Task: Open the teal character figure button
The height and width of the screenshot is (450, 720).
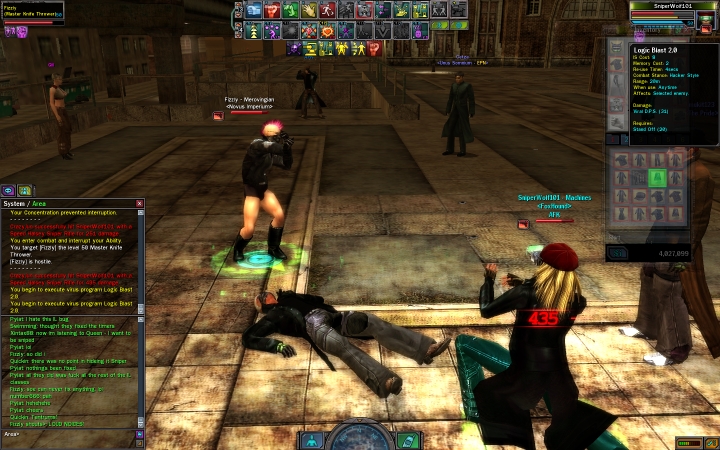Action: pyautogui.click(x=311, y=439)
